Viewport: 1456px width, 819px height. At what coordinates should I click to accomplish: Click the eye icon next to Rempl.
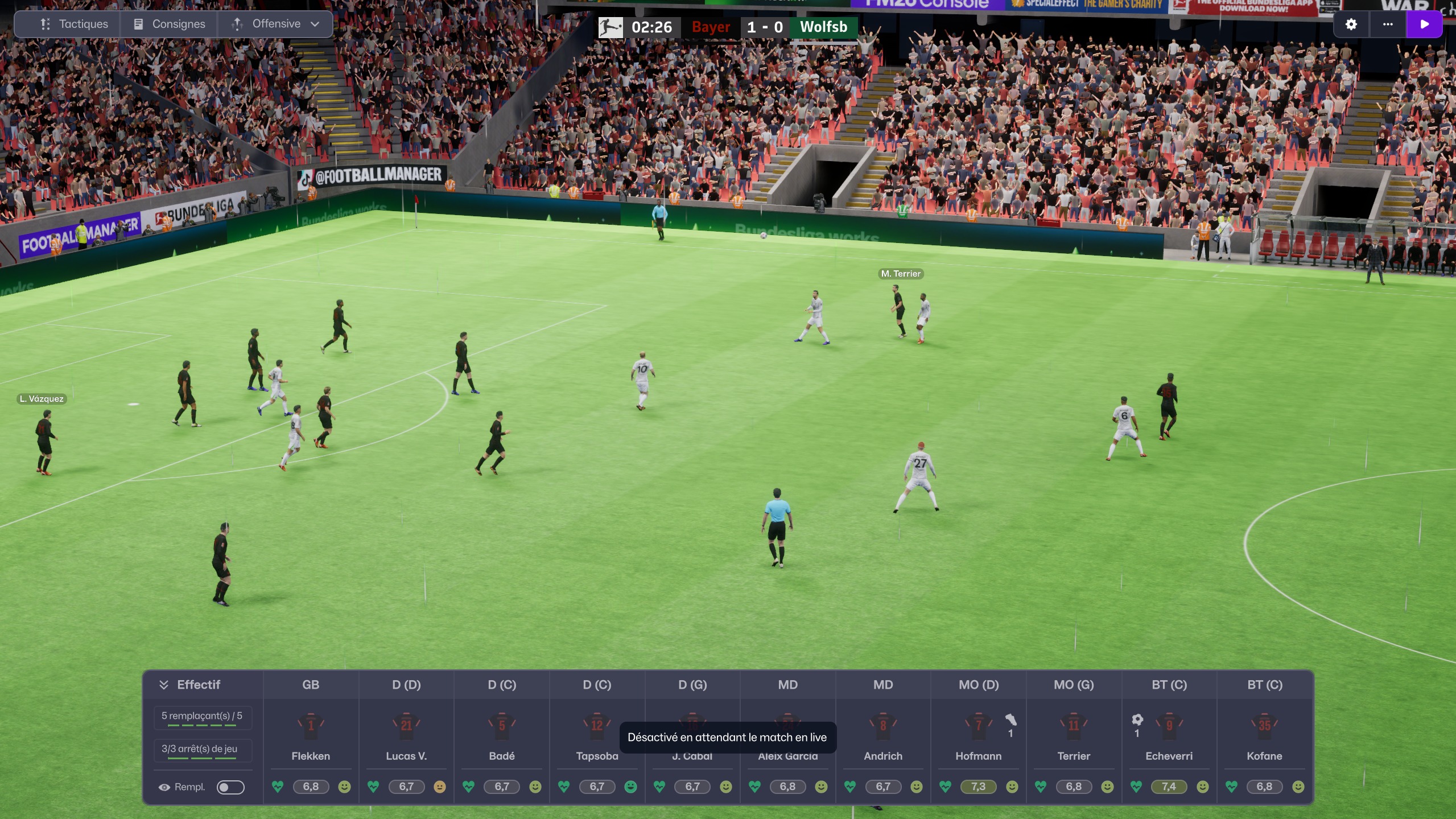tap(164, 787)
